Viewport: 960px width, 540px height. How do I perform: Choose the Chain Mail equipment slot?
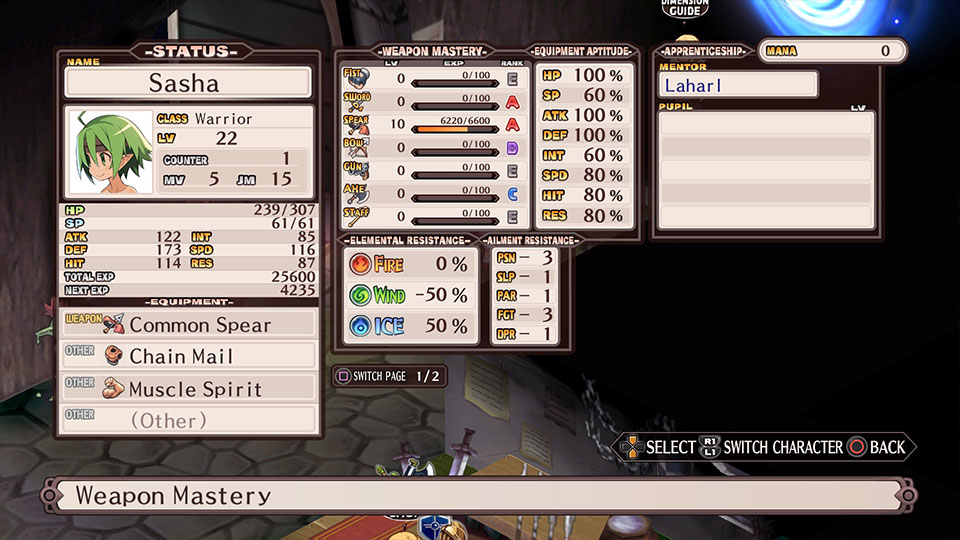[x=188, y=356]
